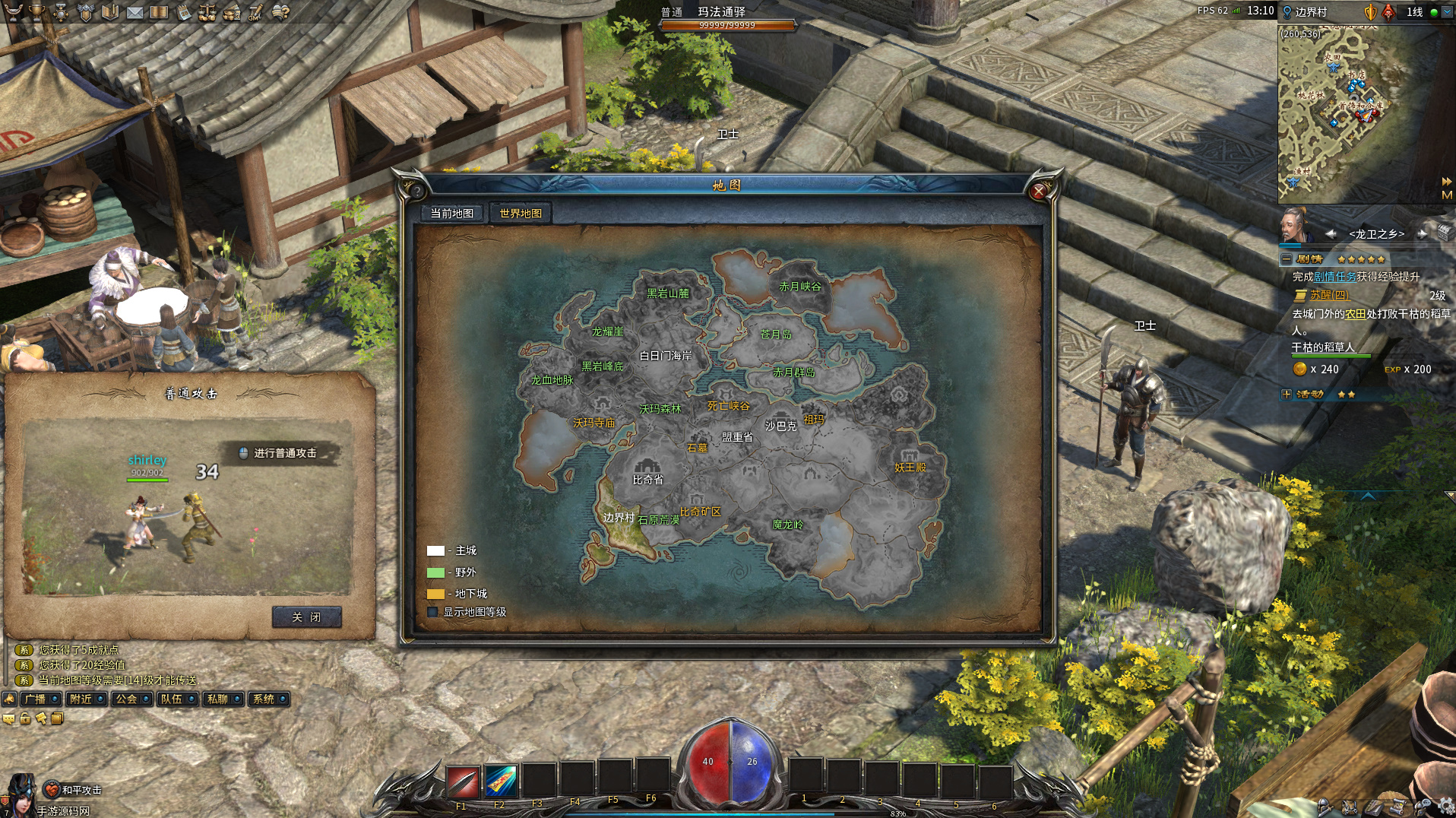
Task: Choose 边界村 region on the world map
Action: click(x=619, y=518)
